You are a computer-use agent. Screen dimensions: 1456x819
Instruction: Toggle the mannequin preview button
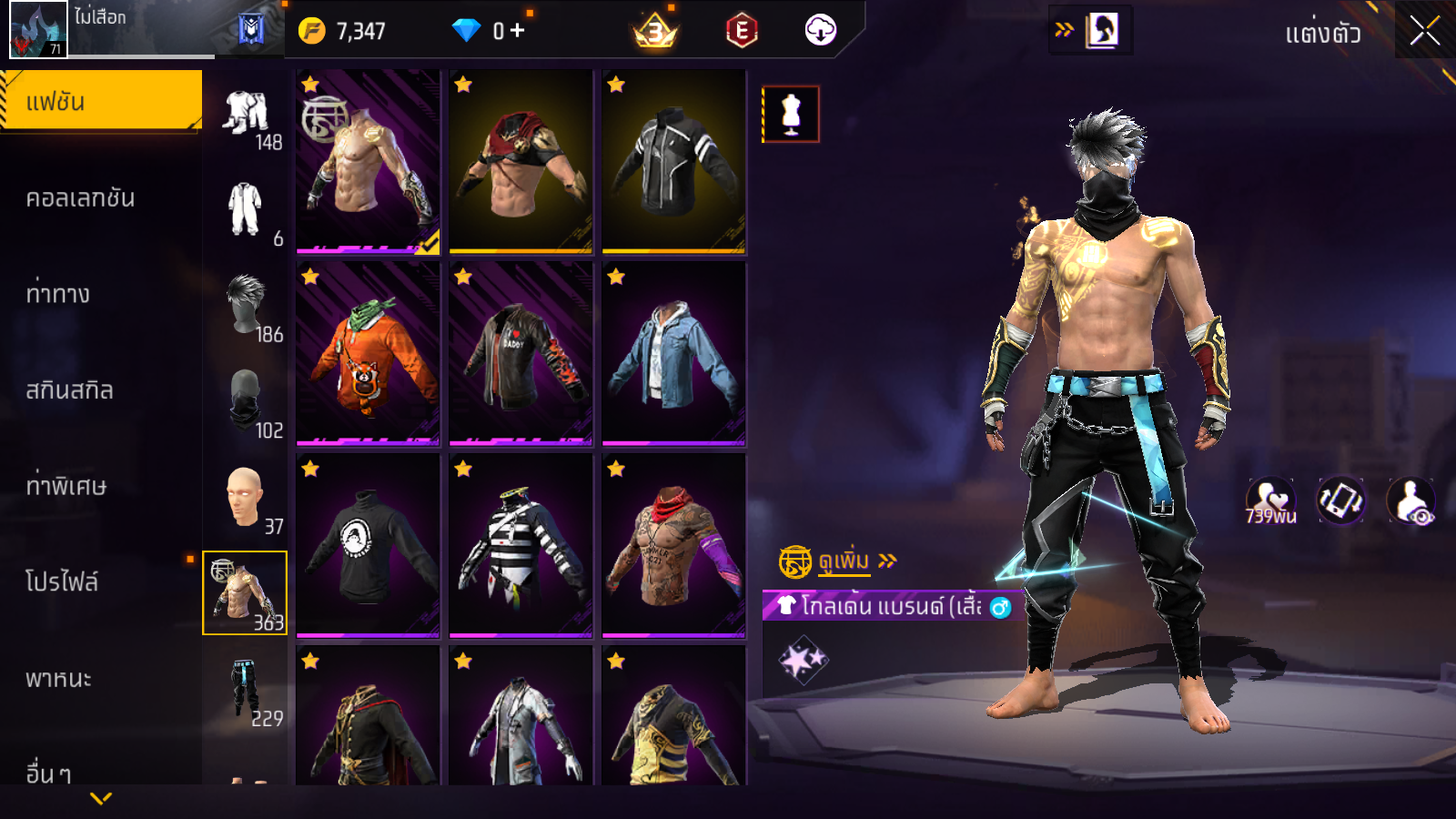(x=791, y=115)
